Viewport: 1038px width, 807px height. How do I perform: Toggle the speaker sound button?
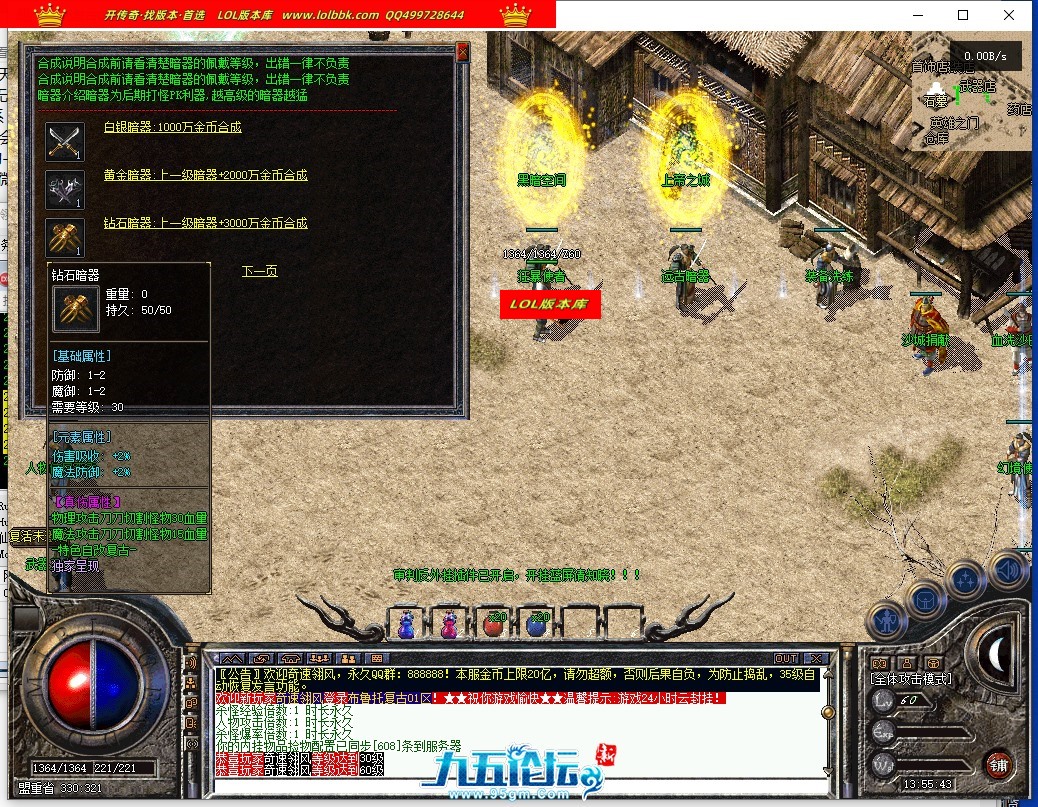click(x=1009, y=569)
